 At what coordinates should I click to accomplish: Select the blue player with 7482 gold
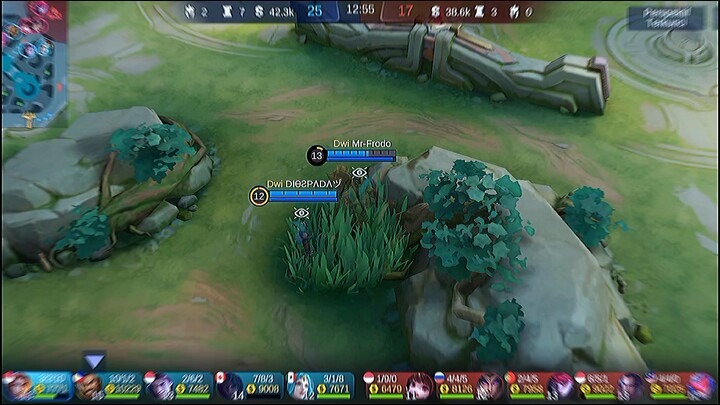click(161, 386)
